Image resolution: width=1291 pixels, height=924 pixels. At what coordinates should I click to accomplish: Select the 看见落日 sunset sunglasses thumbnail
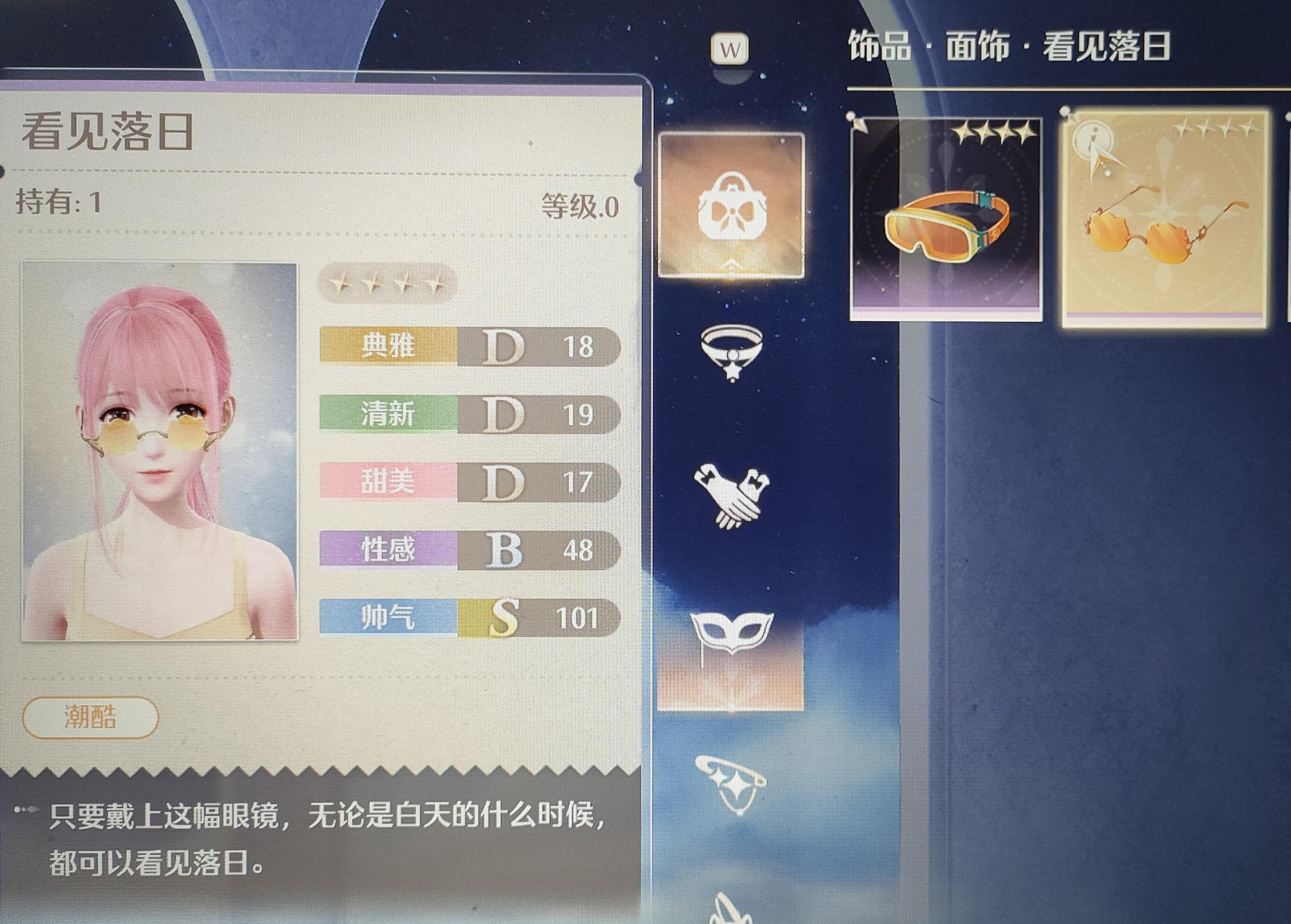(x=1170, y=219)
